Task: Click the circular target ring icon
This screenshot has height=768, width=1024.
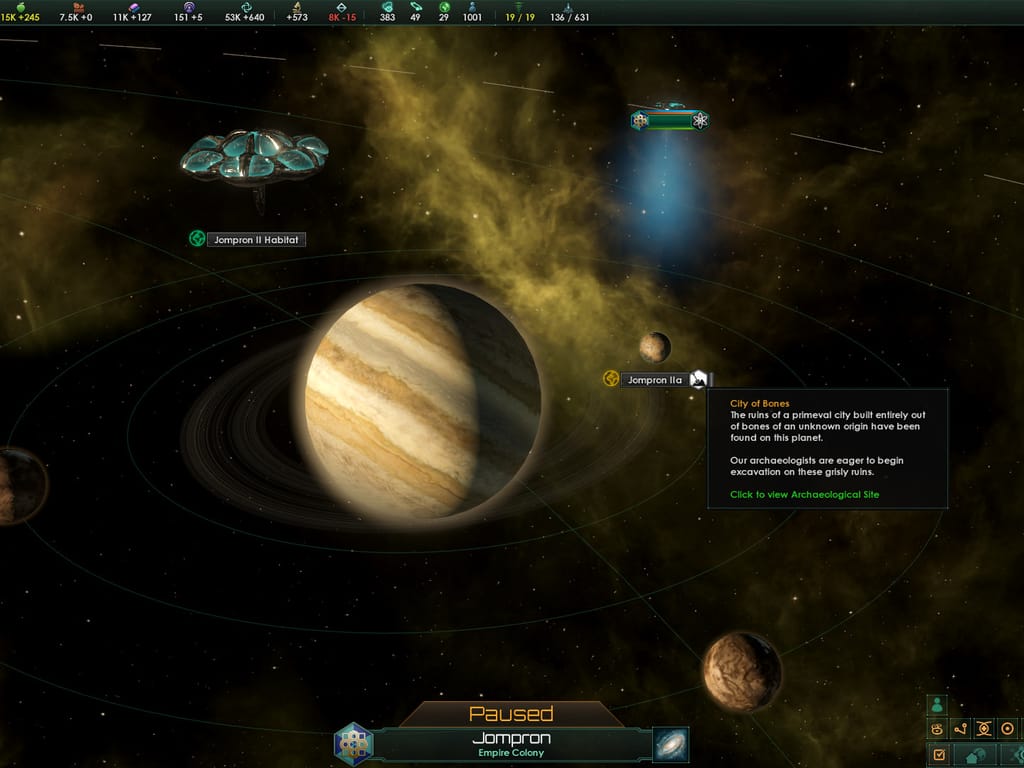Action: click(x=1007, y=729)
